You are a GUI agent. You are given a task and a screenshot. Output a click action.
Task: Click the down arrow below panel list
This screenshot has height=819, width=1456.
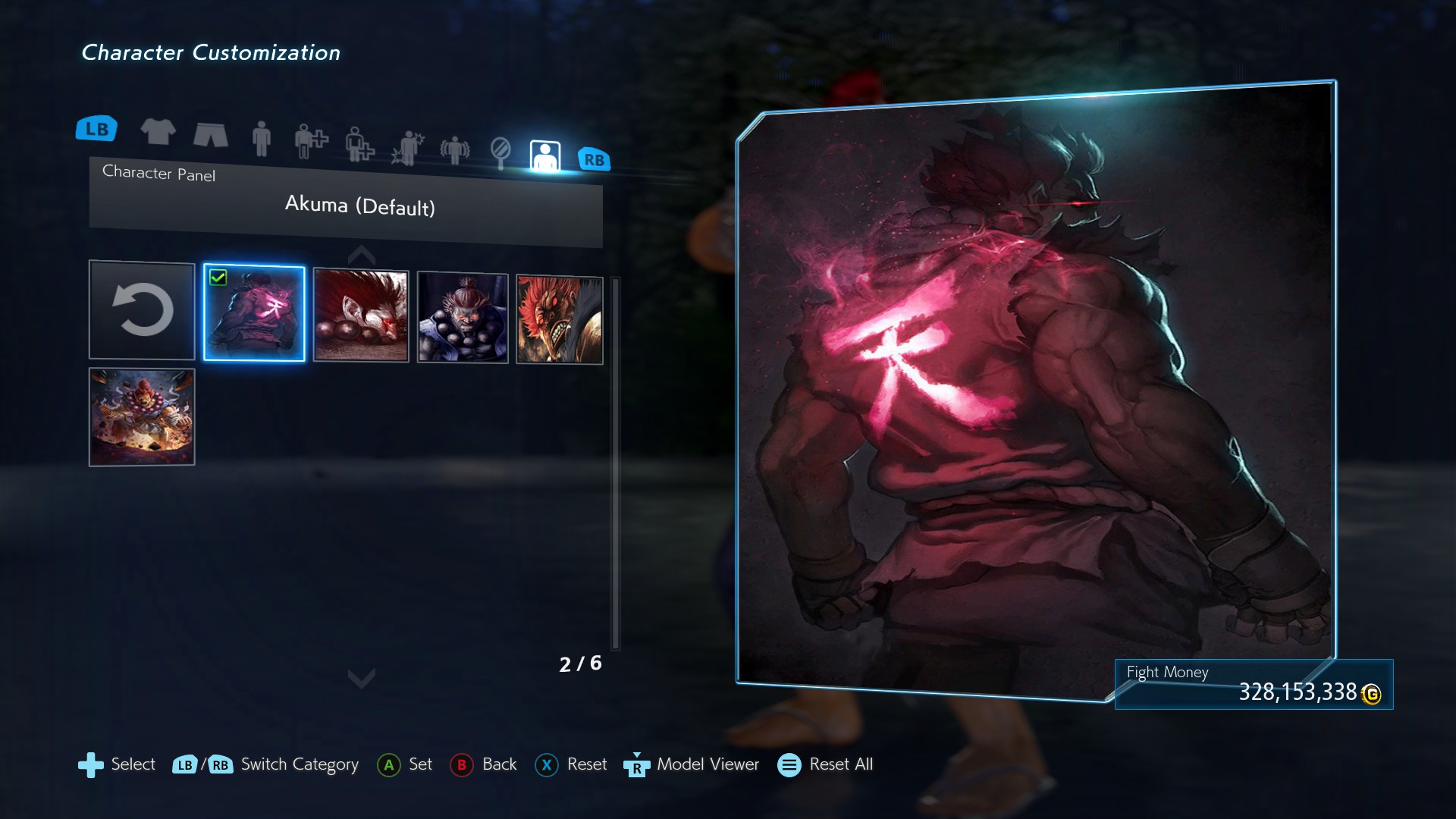coord(362,679)
